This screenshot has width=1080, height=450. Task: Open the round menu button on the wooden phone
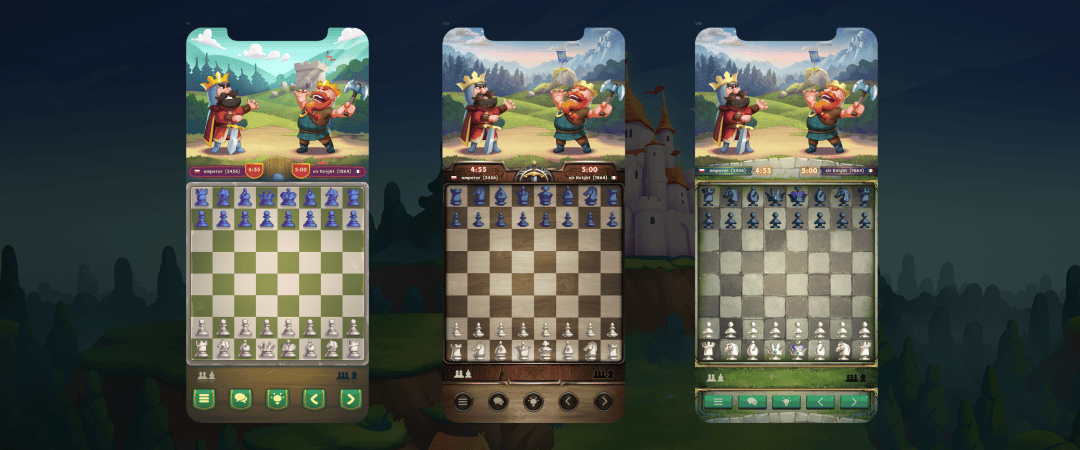click(463, 402)
